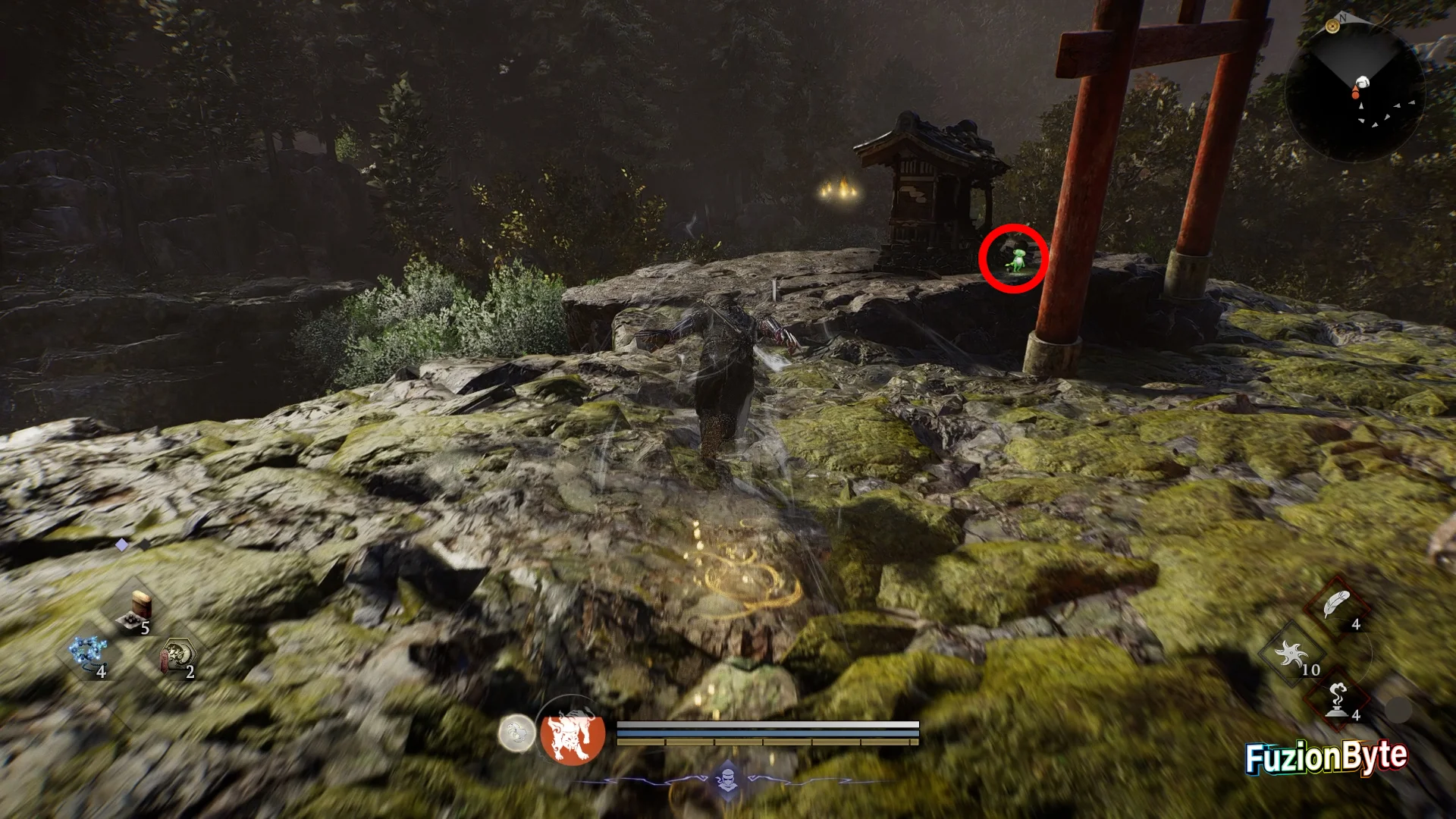Toggle the ninja style emblem
Screen dimensions: 1456x819
728,779
